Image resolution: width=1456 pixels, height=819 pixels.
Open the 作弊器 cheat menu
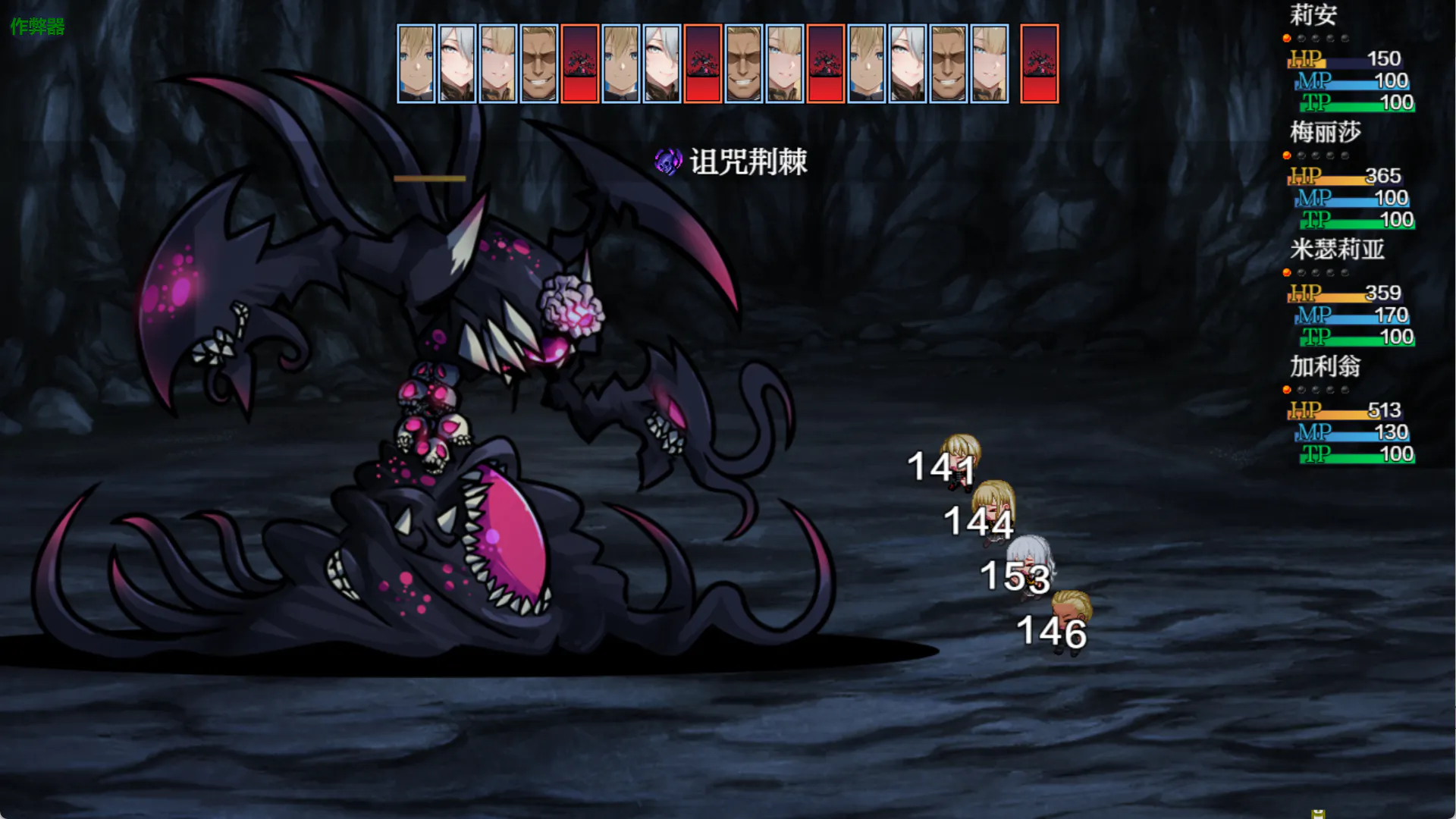tap(37, 27)
